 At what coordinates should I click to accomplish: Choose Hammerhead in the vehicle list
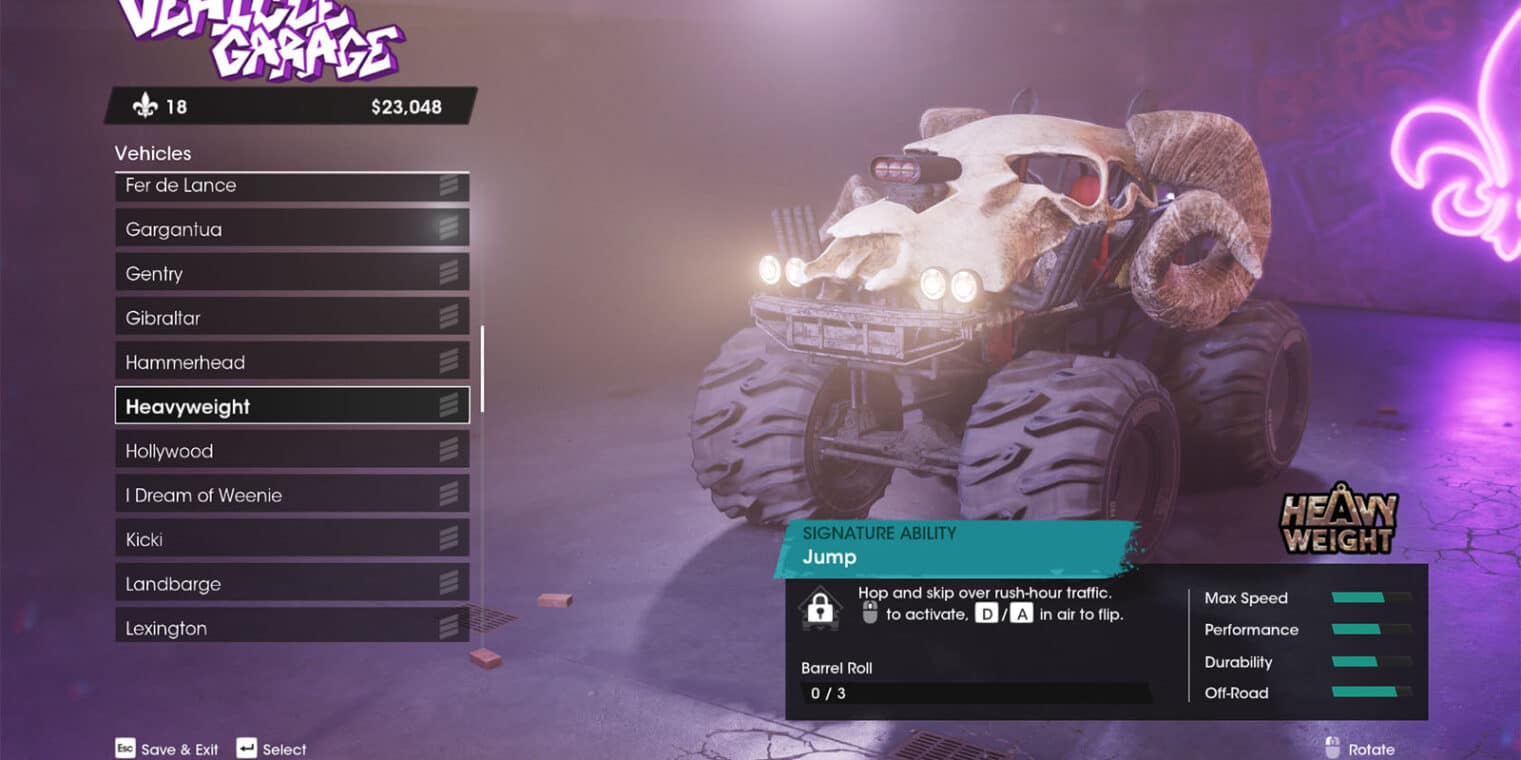pos(291,362)
